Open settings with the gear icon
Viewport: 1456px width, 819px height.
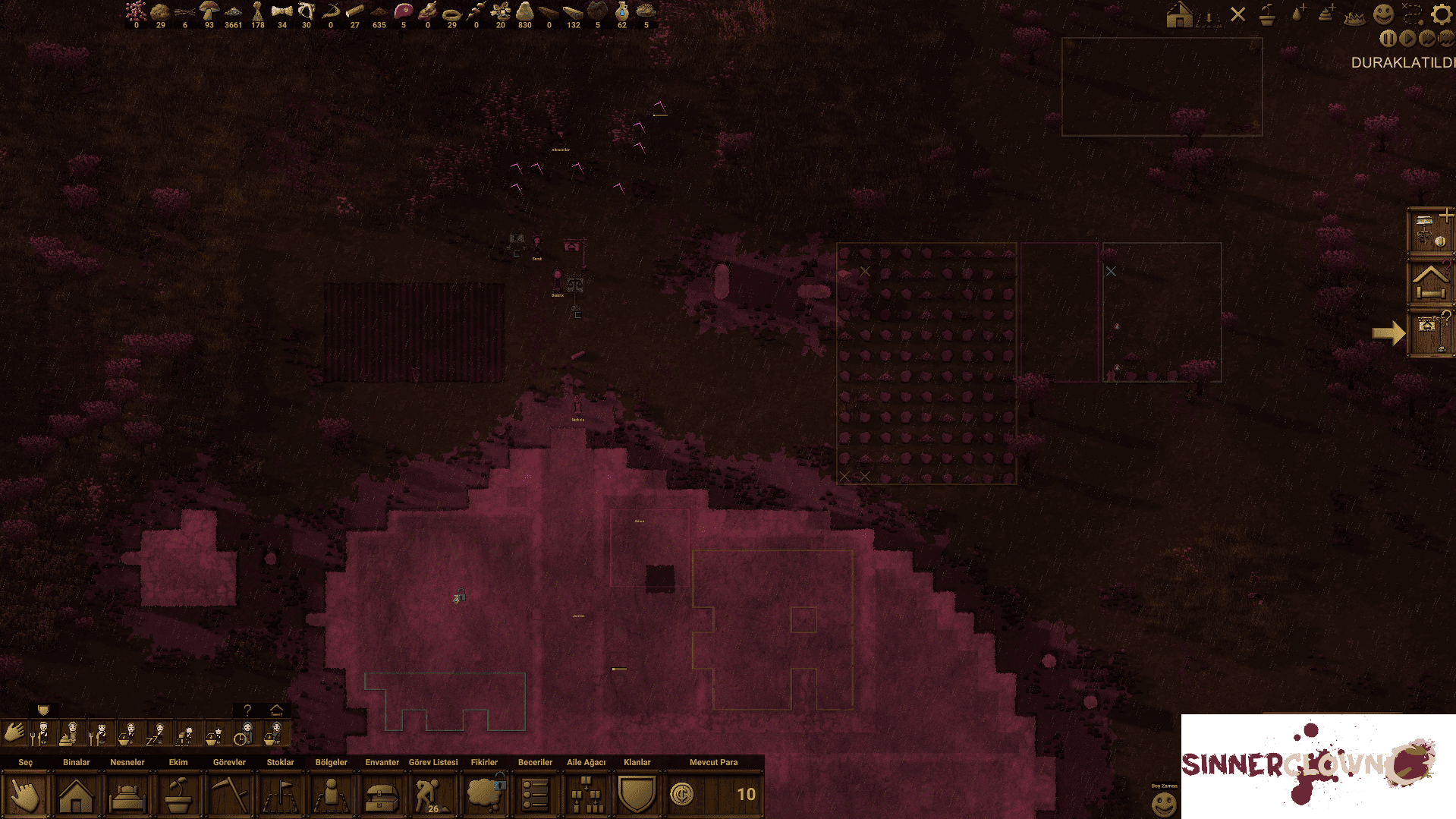(x=1441, y=14)
